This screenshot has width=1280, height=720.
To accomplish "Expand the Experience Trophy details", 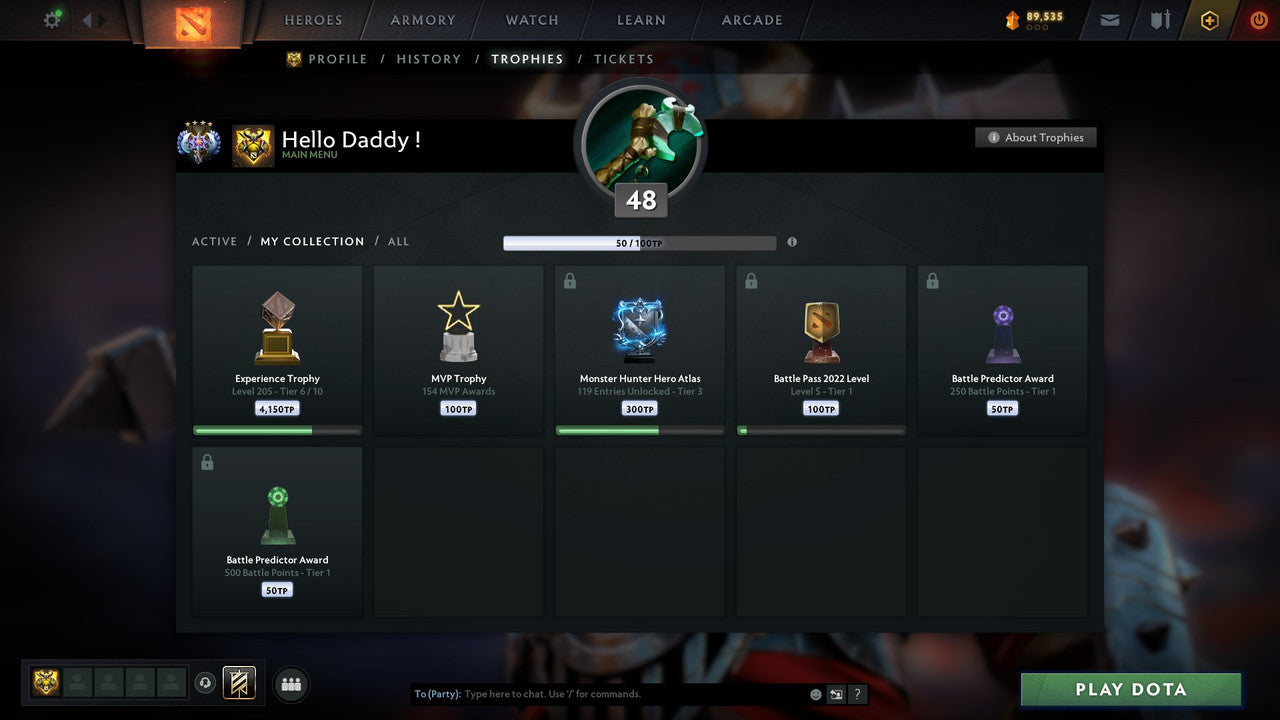I will click(x=277, y=349).
